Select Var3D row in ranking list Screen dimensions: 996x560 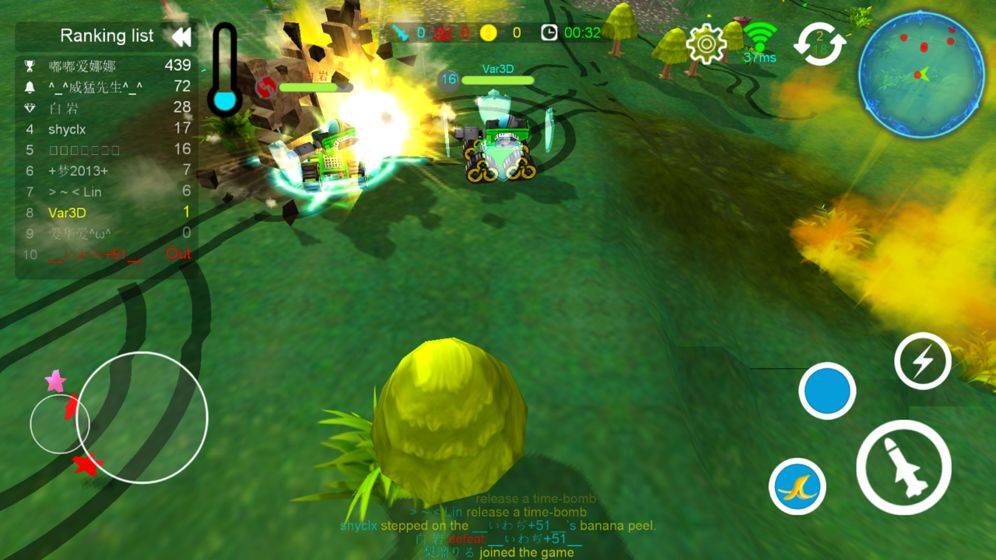105,212
